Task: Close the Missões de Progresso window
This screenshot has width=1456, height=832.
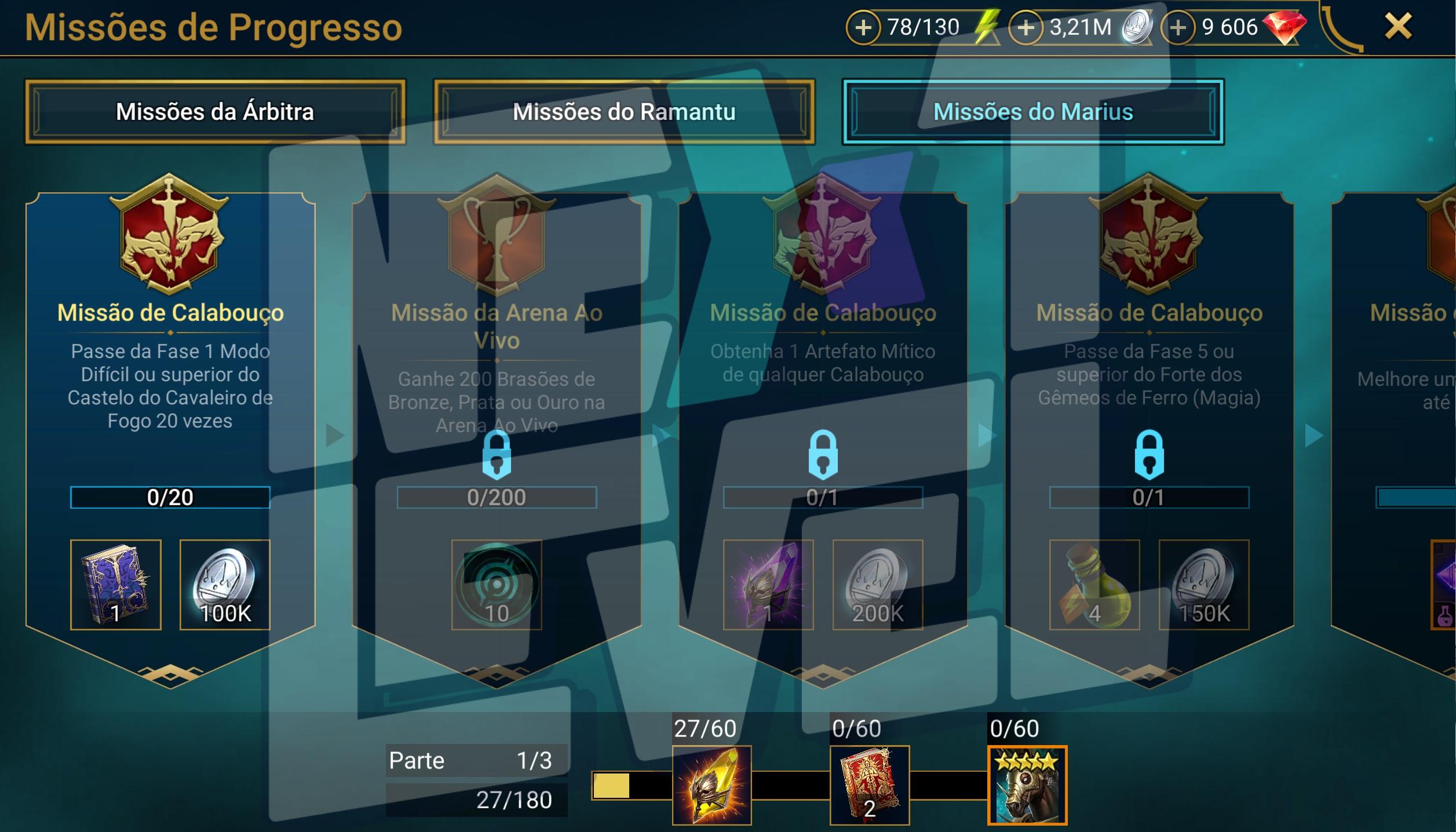Action: (x=1398, y=27)
